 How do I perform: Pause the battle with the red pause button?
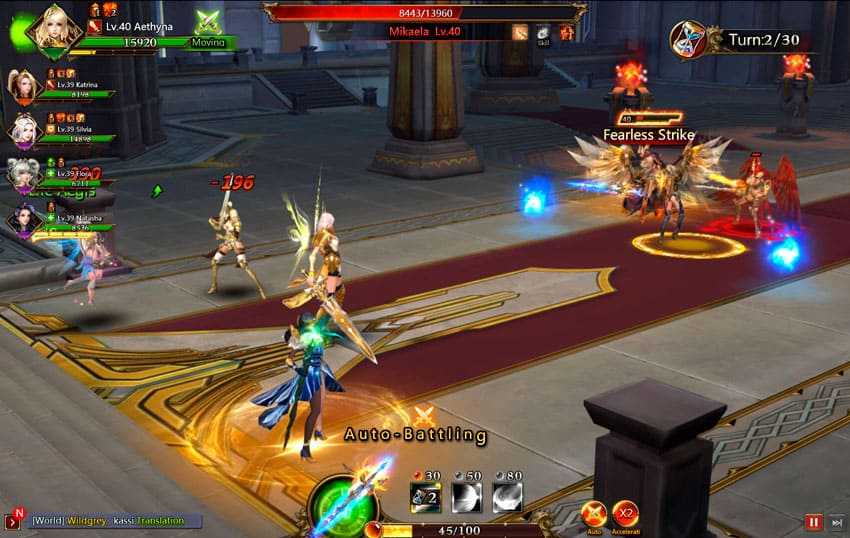[815, 522]
